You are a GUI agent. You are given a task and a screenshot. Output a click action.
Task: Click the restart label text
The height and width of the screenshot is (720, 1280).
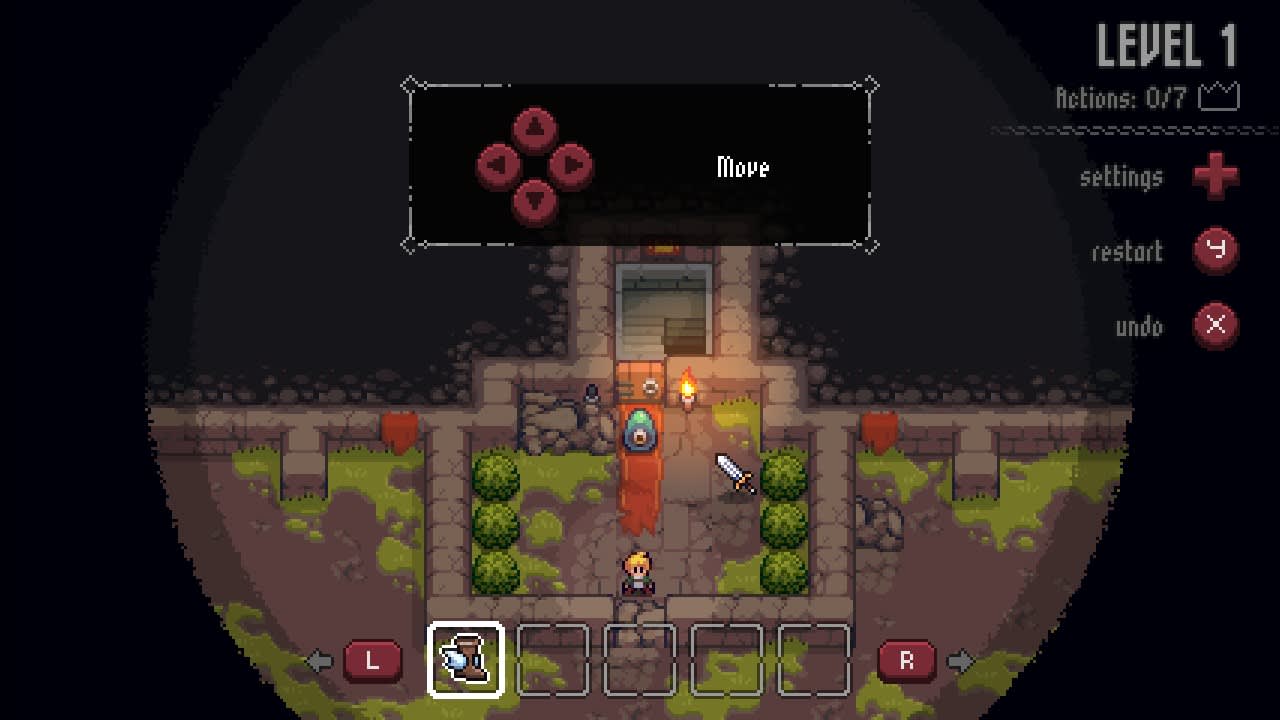coord(1126,252)
